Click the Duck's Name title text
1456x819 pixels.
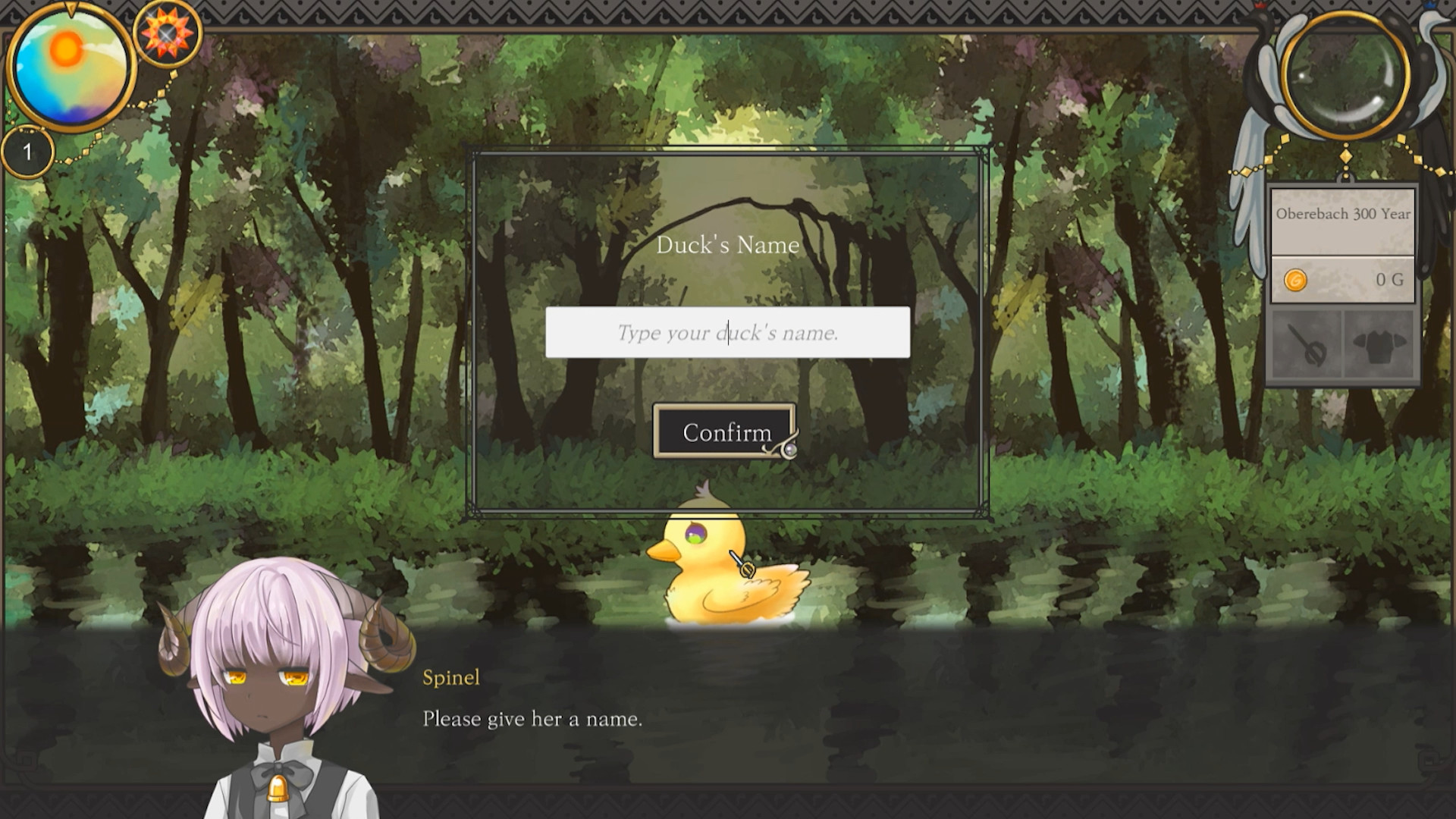coord(728,244)
